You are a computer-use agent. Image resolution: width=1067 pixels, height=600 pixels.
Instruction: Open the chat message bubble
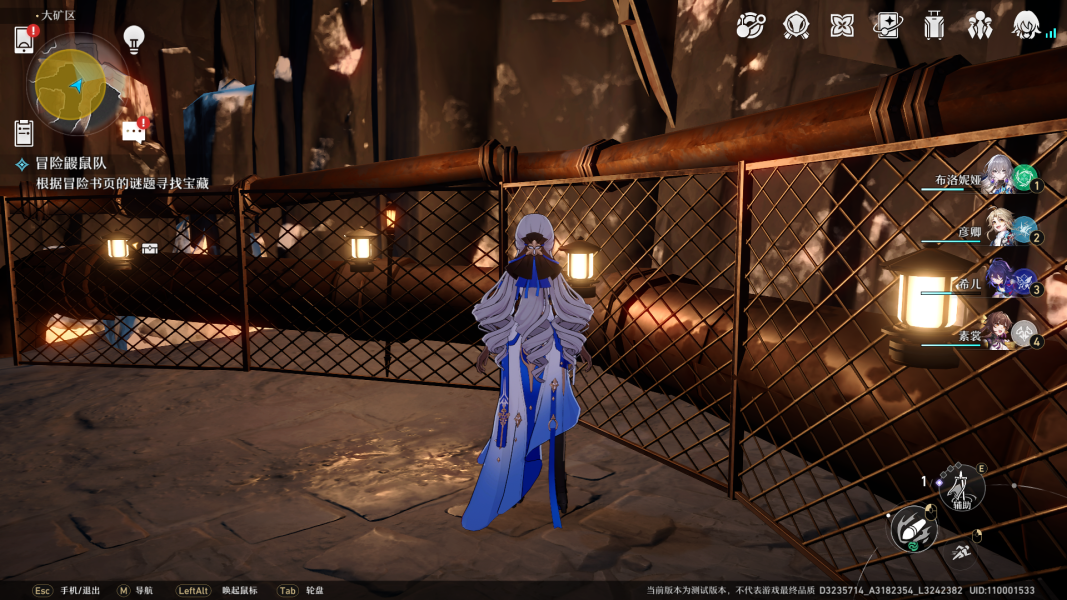click(133, 131)
